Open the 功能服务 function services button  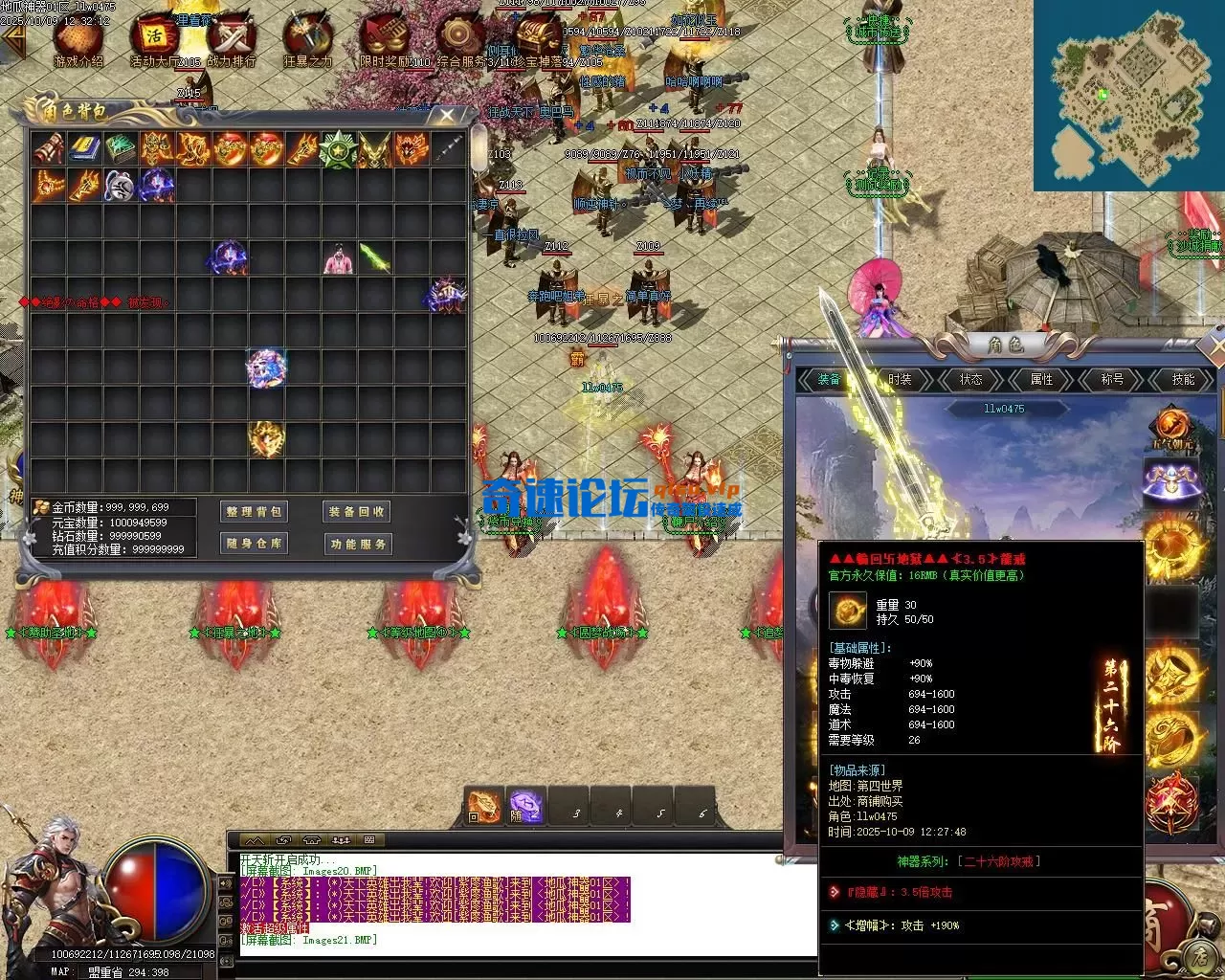pyautogui.click(x=357, y=544)
